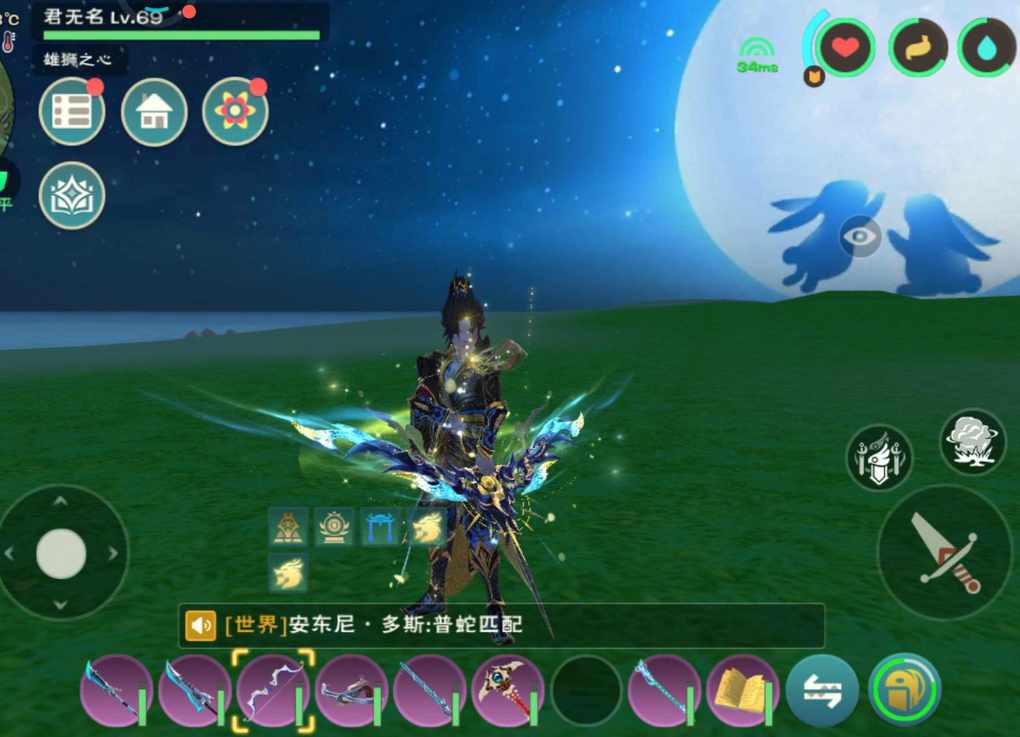Select the red-handled pickaxe hotbar slot
This screenshot has width=1020, height=737.
[507, 690]
